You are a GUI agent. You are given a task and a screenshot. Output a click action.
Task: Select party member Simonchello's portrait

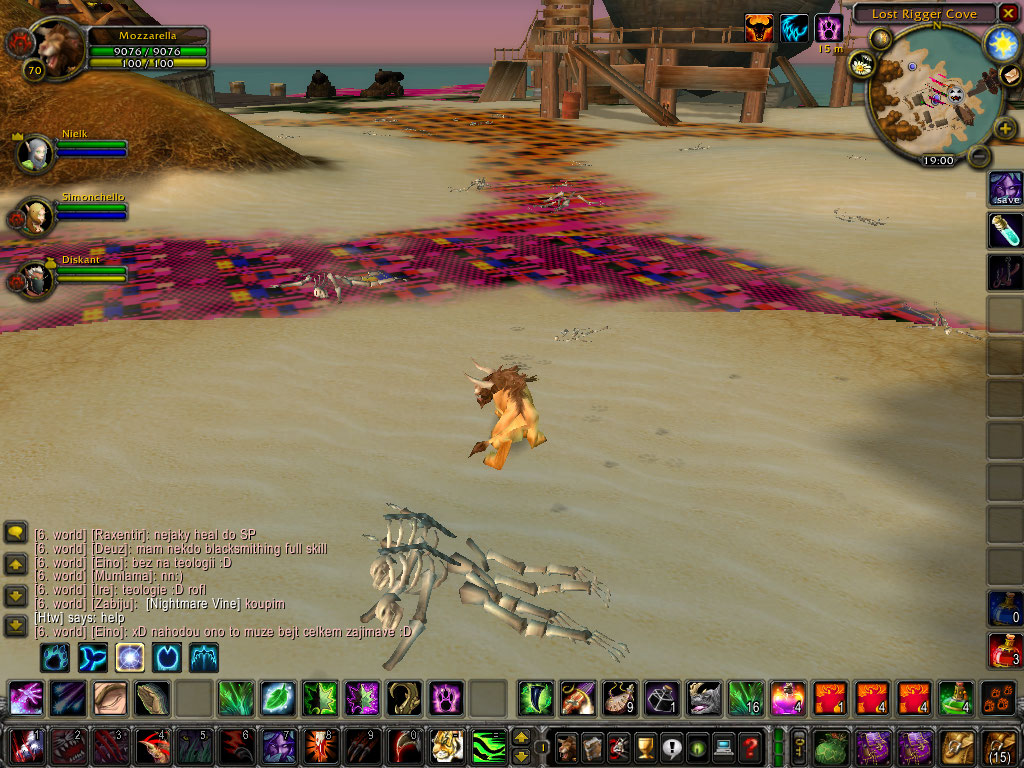point(36,216)
